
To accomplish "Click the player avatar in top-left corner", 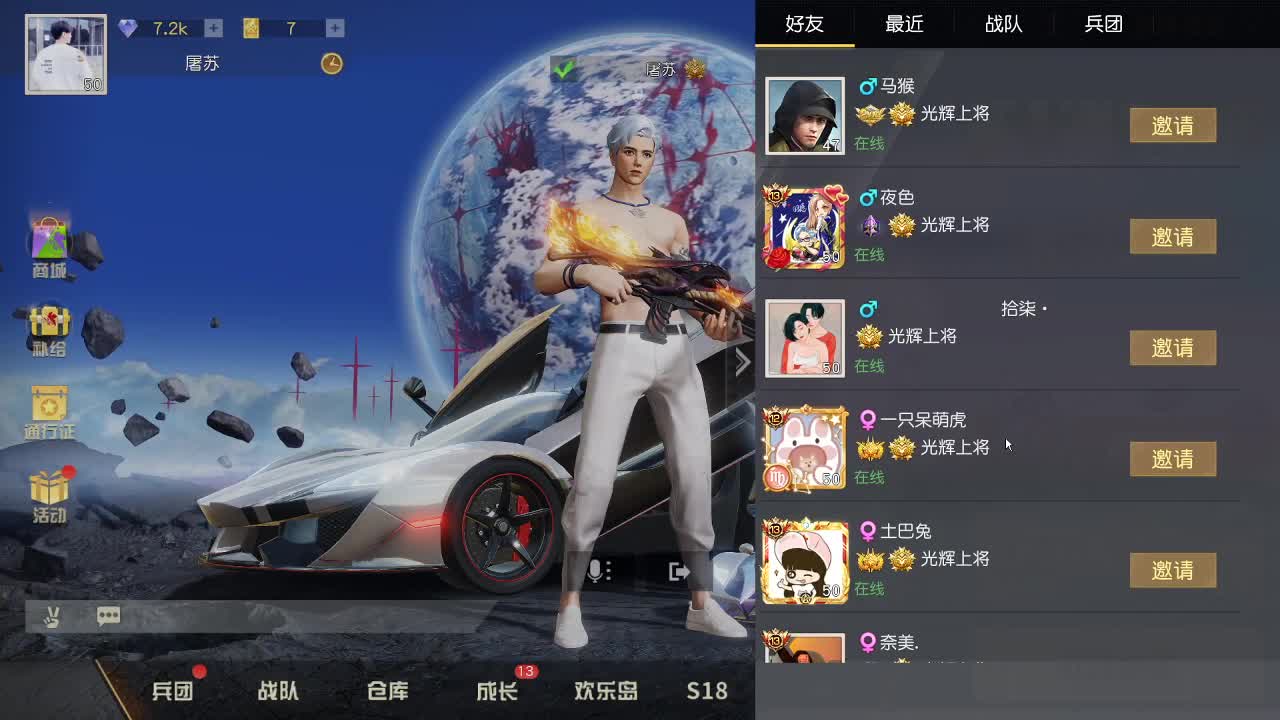I will pyautogui.click(x=64, y=52).
